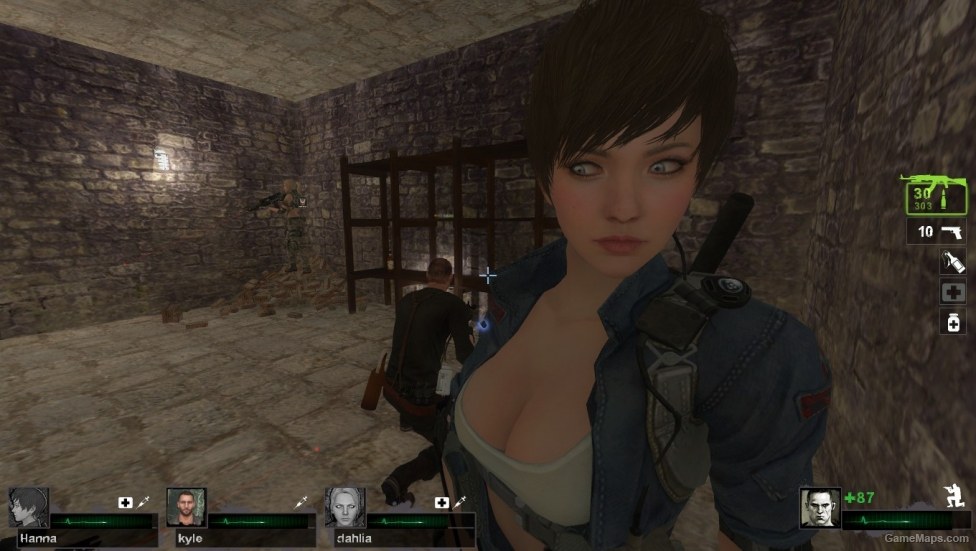Click teammate dahlia's portrait
This screenshot has height=551, width=976.
tap(345, 507)
